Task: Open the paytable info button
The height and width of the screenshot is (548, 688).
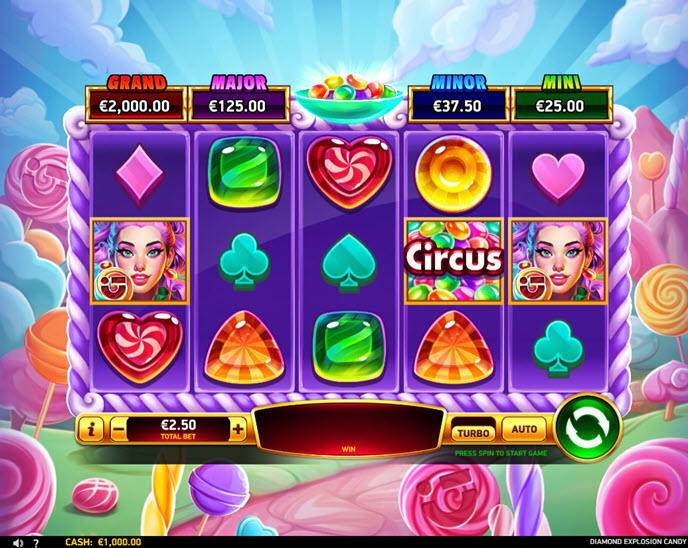Action: [x=91, y=430]
